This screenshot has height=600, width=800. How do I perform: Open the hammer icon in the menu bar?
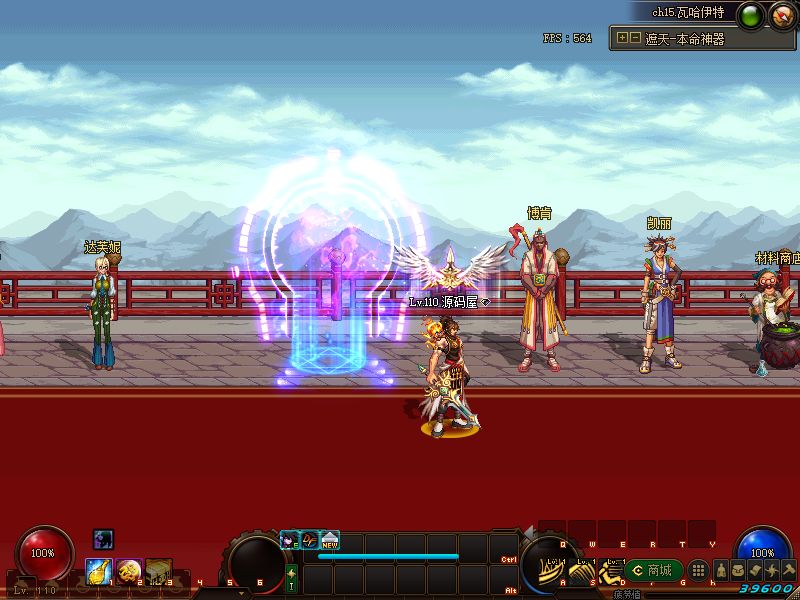click(790, 570)
